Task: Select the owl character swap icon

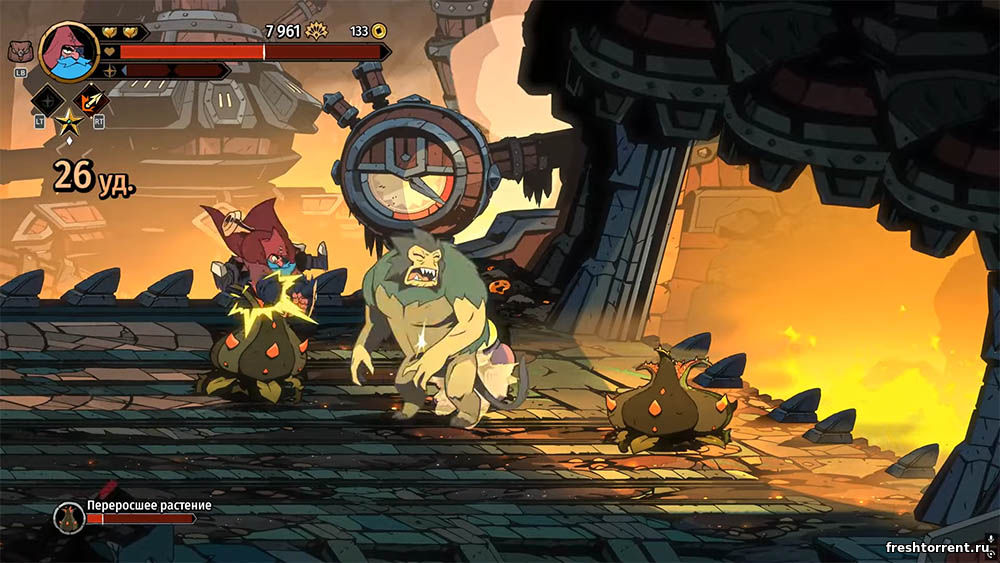Action: (20, 52)
